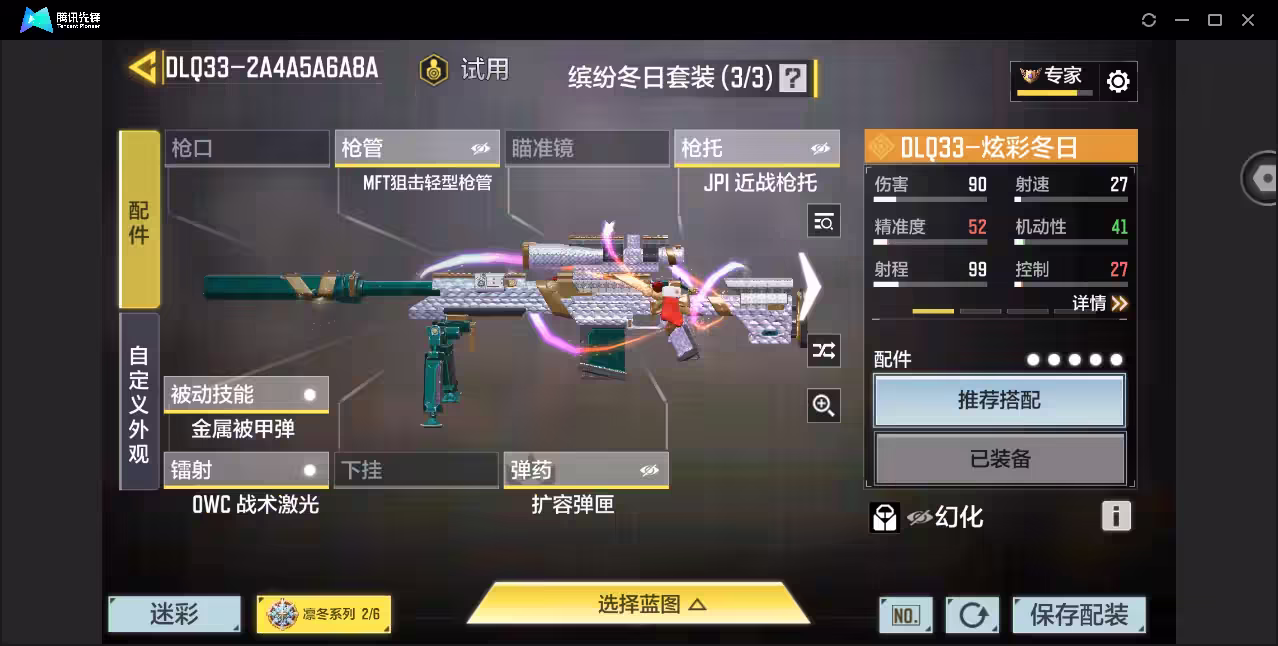Open the 试用 trial mode
The width and height of the screenshot is (1278, 646).
coord(464,70)
